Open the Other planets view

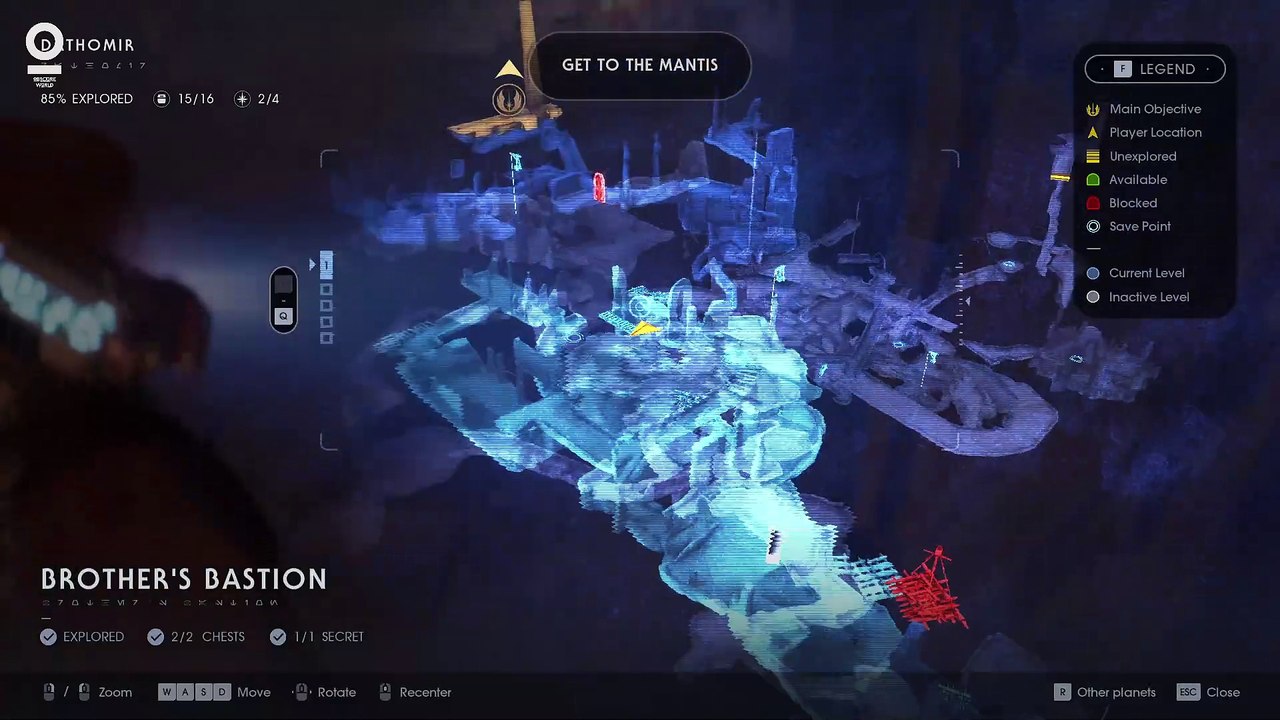(1105, 692)
